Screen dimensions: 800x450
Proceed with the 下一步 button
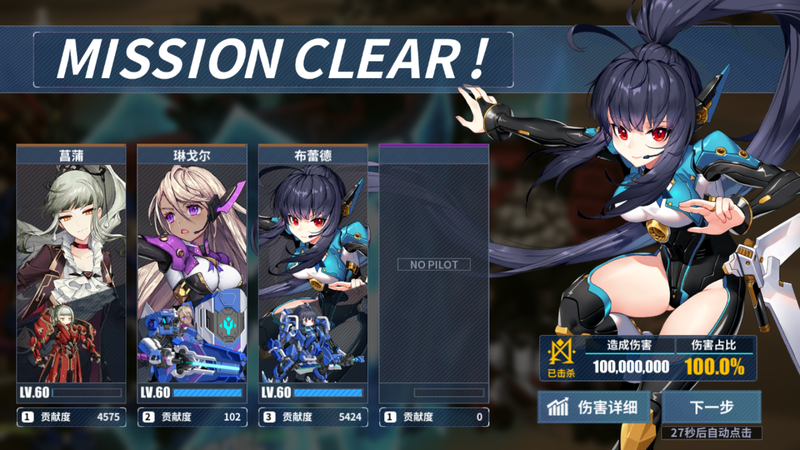tap(711, 407)
